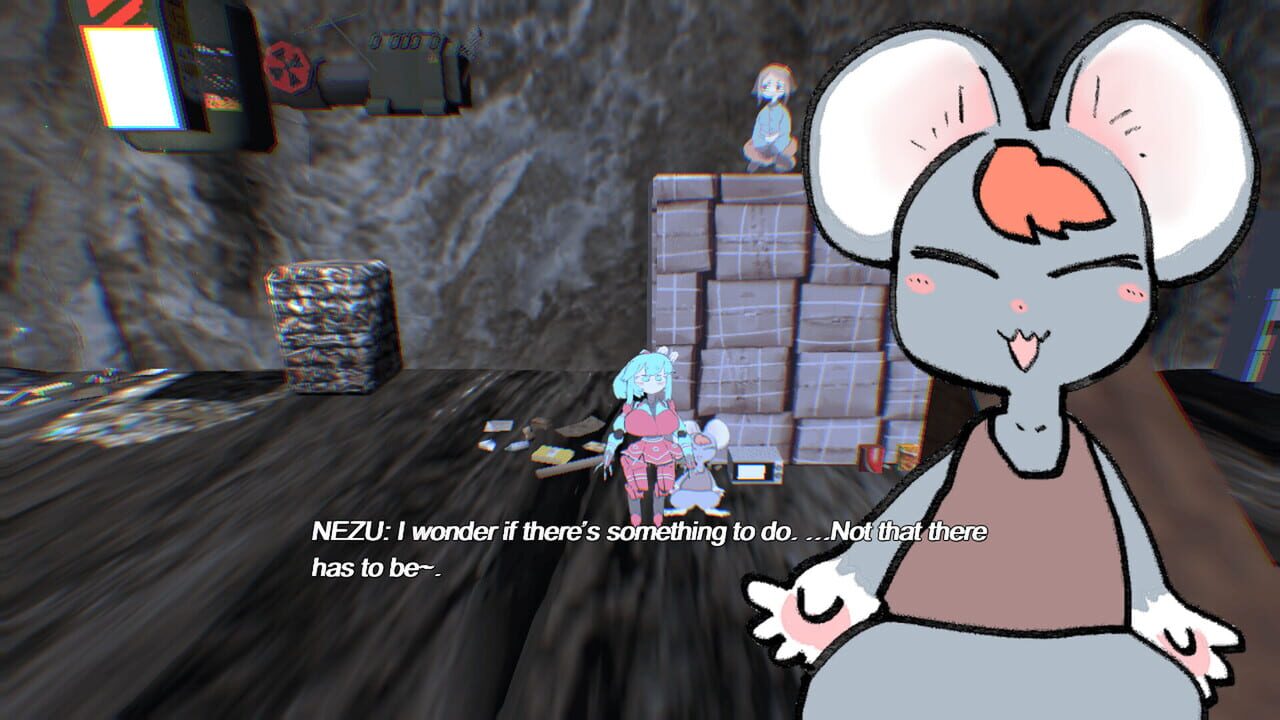Click the scattered white papers on the ground
The height and width of the screenshot is (720, 1280).
pyautogui.click(x=498, y=428)
